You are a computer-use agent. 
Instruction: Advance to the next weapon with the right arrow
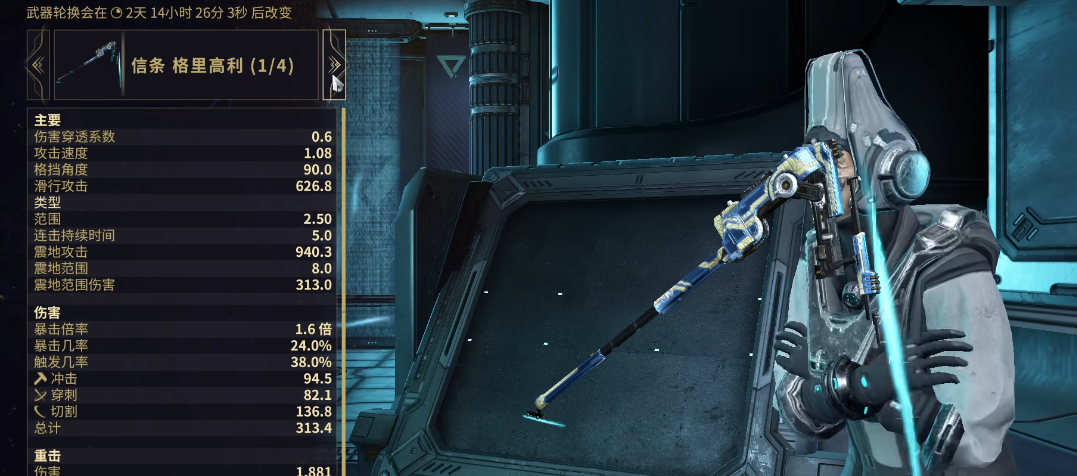tap(334, 65)
